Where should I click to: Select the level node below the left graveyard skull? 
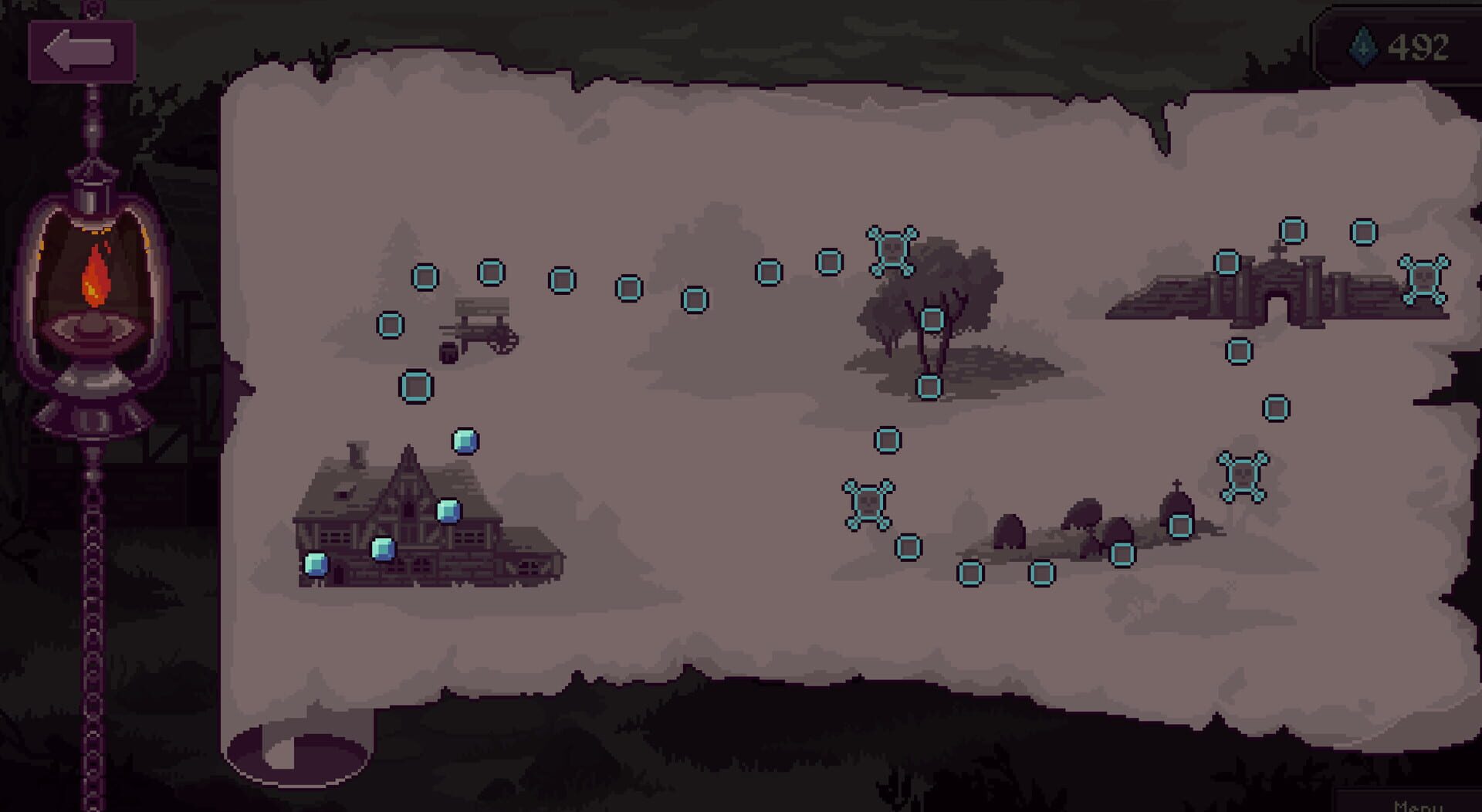908,549
